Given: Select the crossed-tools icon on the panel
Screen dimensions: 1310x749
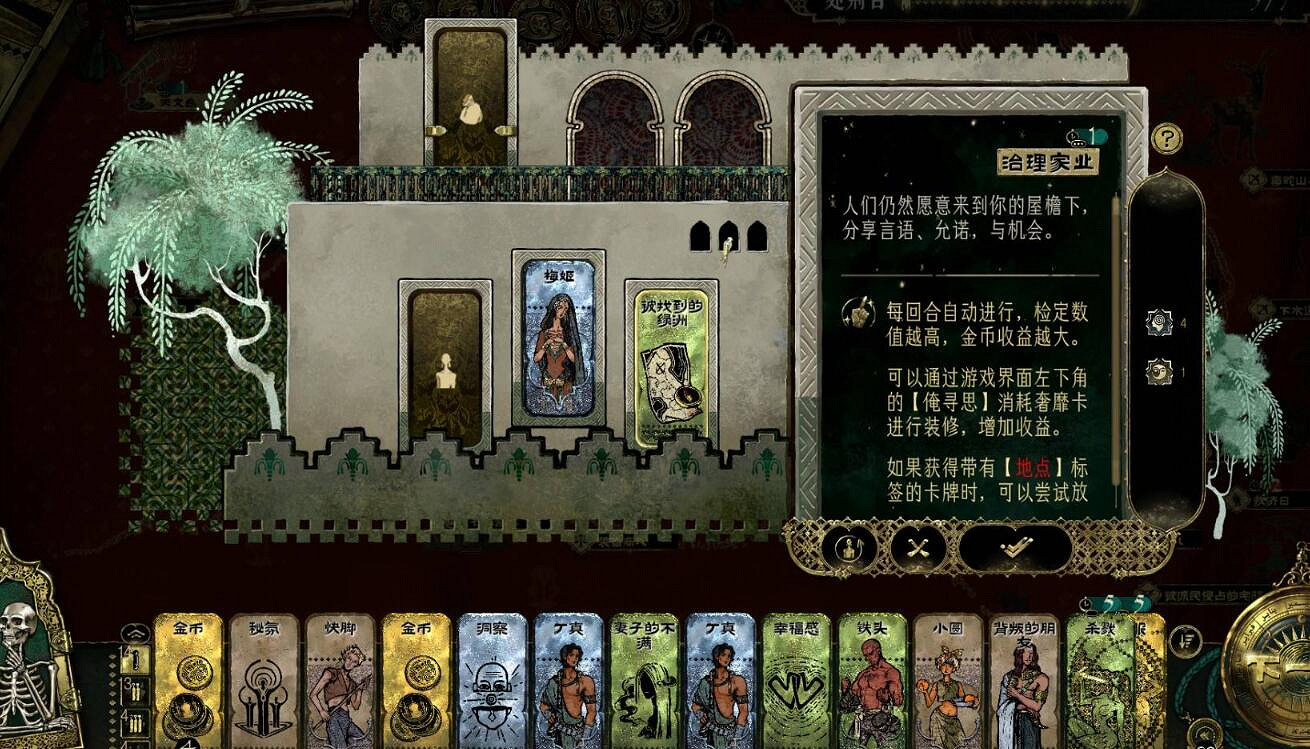Looking at the screenshot, I should (918, 549).
